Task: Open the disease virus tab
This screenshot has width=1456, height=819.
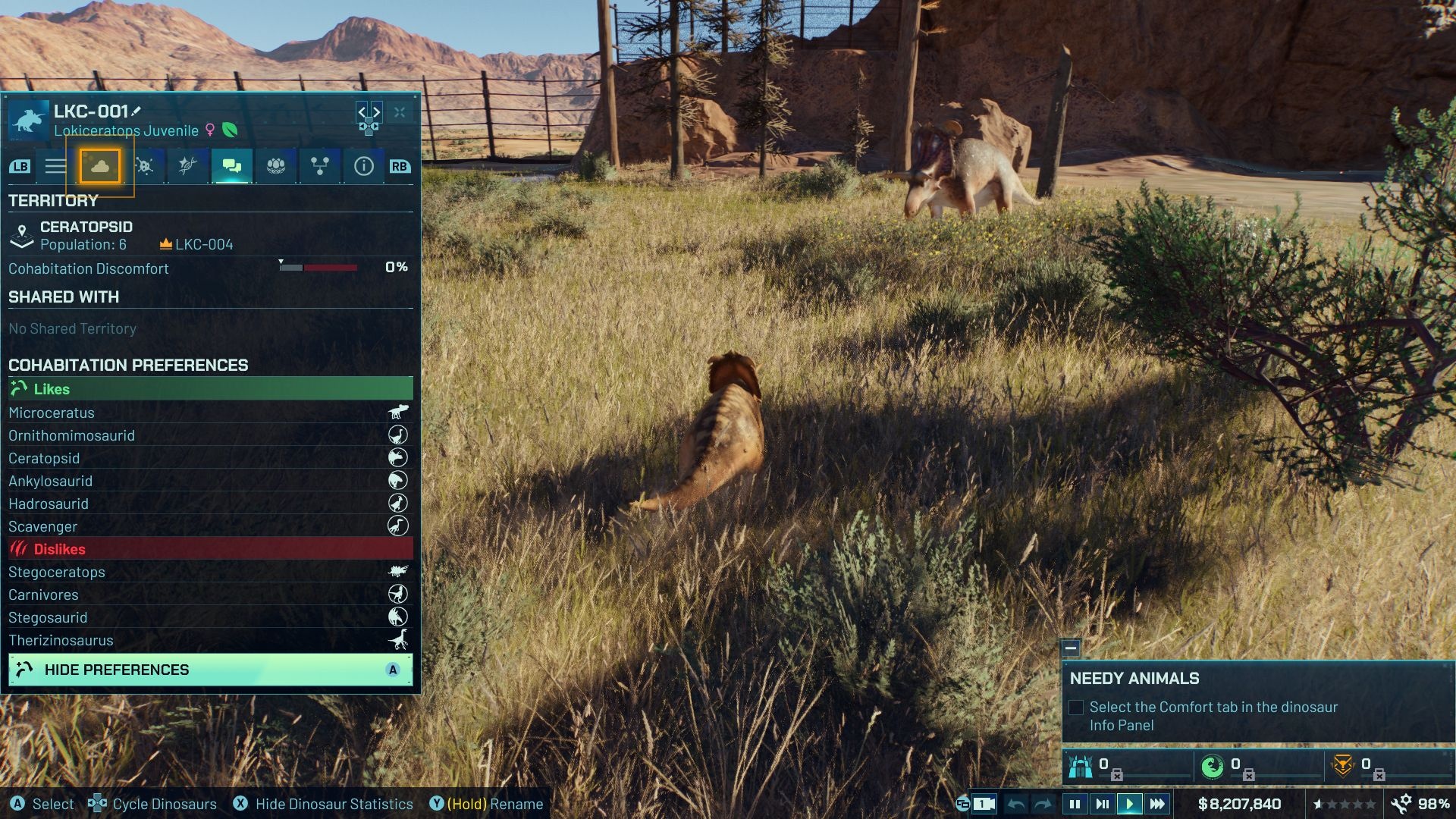Action: 144,166
